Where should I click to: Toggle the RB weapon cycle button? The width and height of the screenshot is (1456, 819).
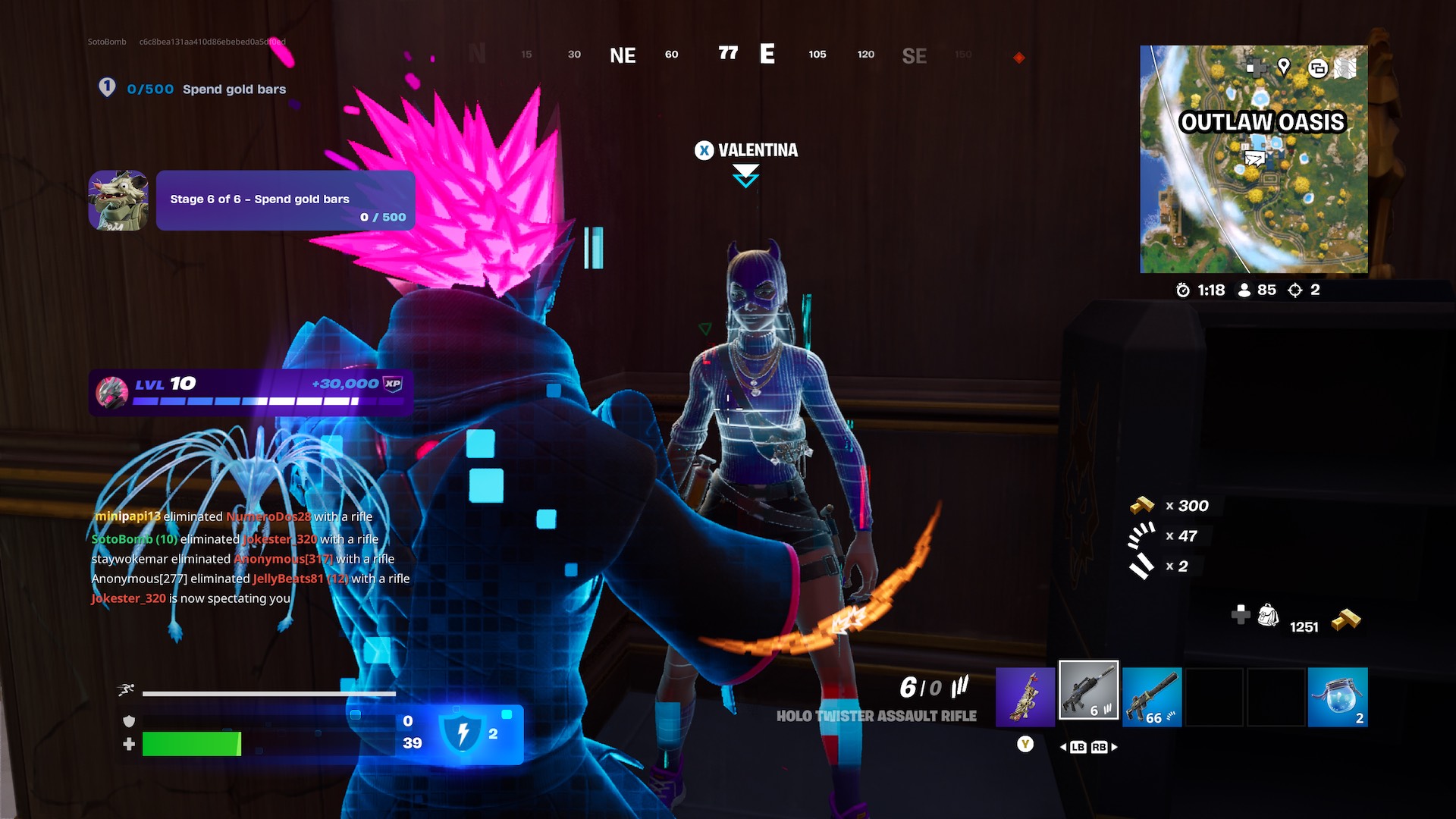coord(1101,746)
